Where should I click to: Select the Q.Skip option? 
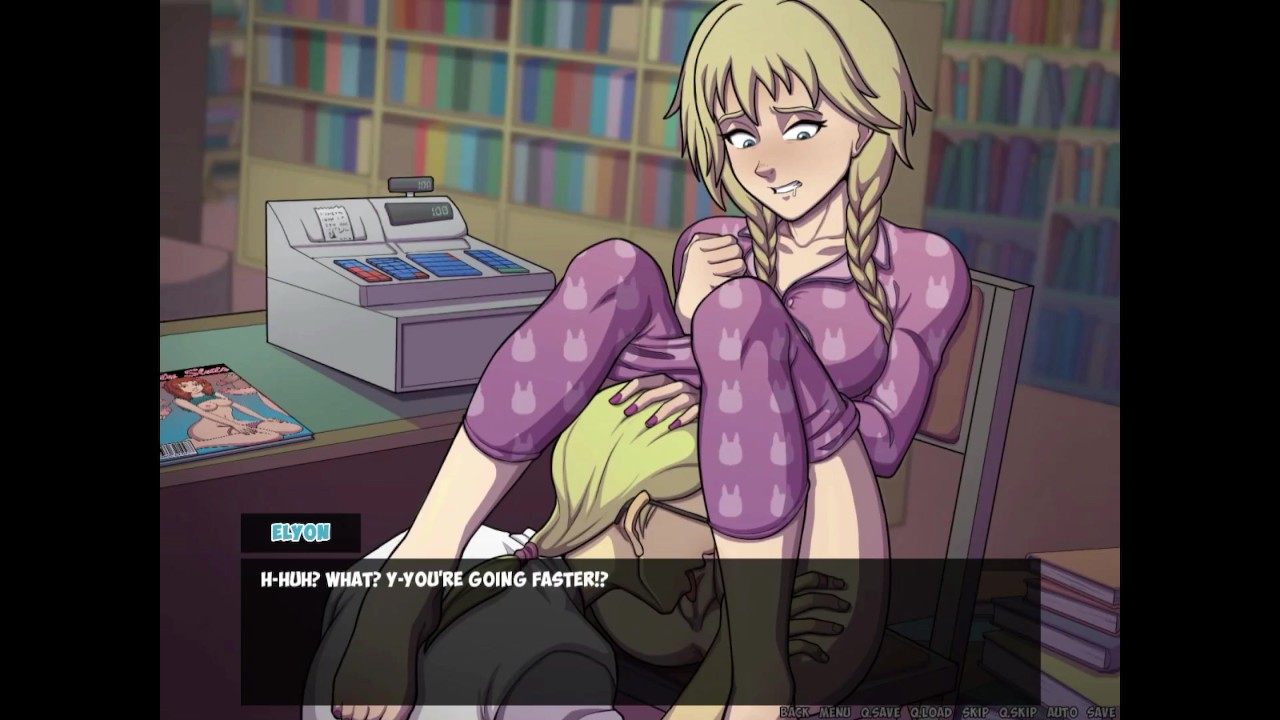click(1016, 712)
